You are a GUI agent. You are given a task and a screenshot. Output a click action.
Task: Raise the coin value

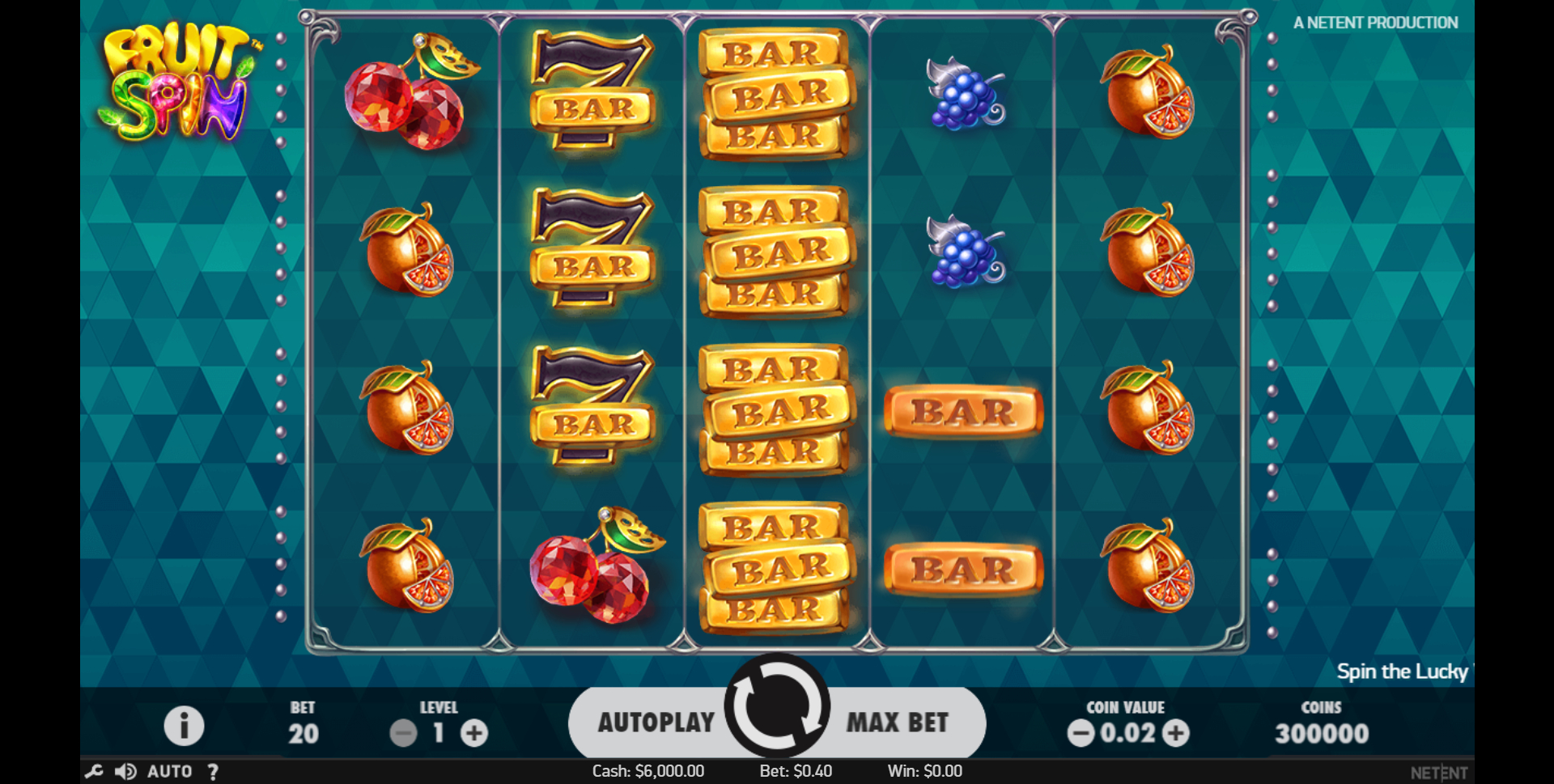pyautogui.click(x=1176, y=734)
